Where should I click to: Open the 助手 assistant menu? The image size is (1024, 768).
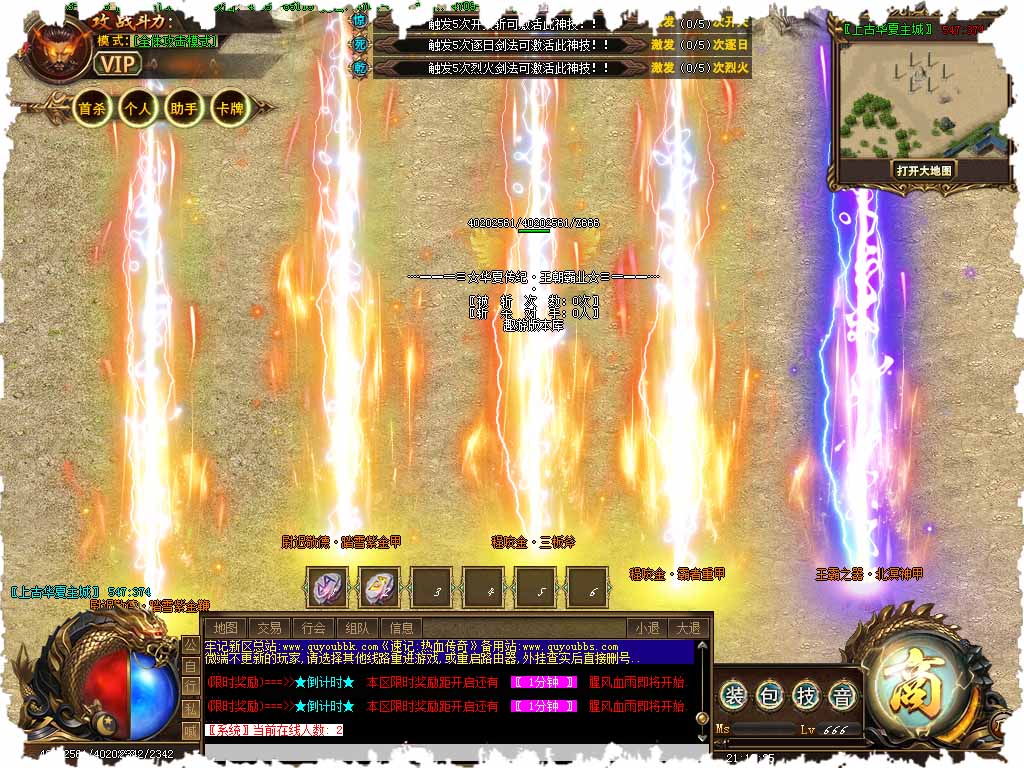coord(183,108)
